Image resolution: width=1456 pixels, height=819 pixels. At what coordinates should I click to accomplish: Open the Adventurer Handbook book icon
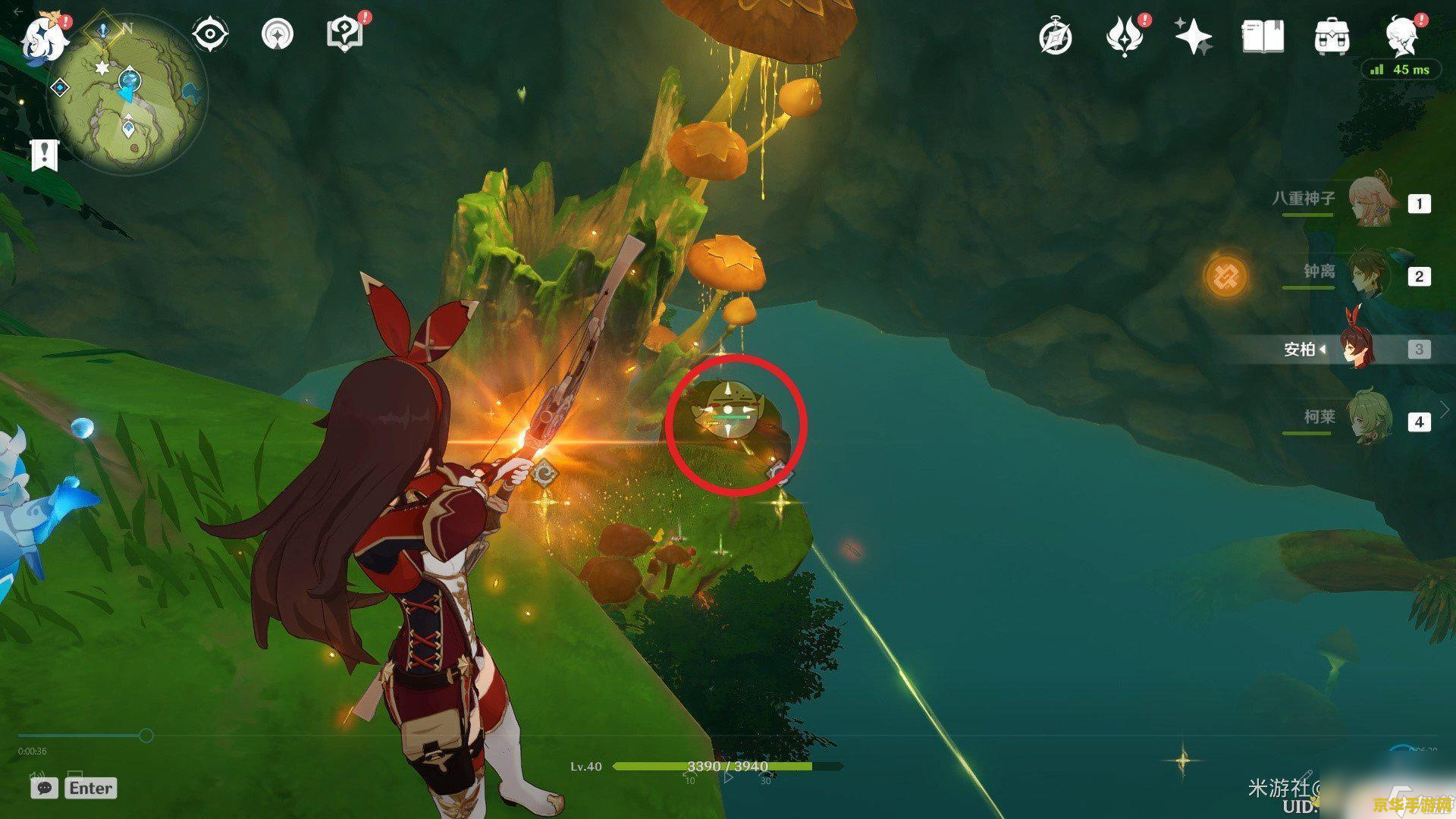(1263, 37)
